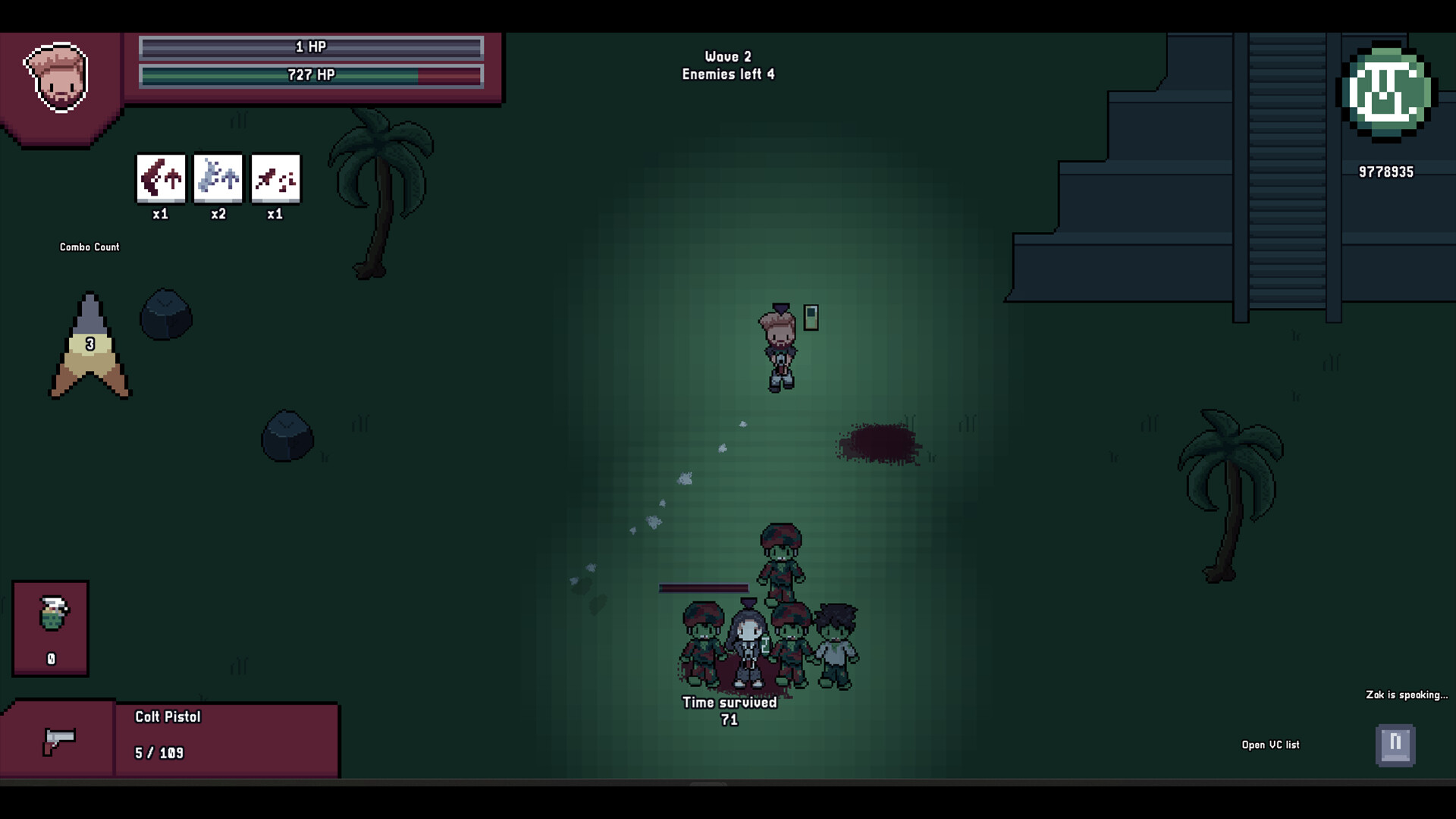Select the boomerang upgrade item slot marked x1
This screenshot has width=1456, height=819.
tap(160, 178)
